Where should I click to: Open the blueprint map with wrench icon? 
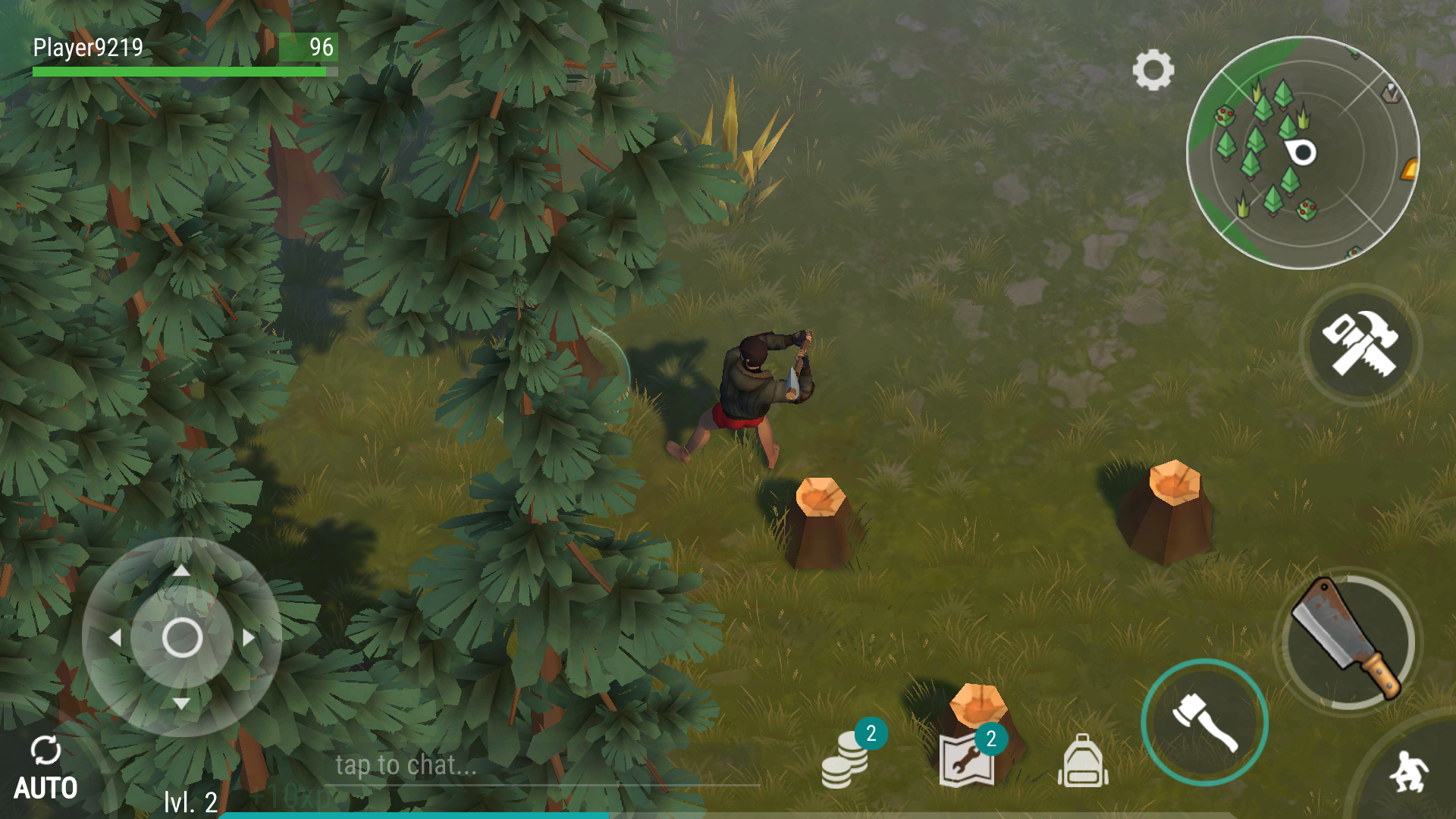pos(967,760)
